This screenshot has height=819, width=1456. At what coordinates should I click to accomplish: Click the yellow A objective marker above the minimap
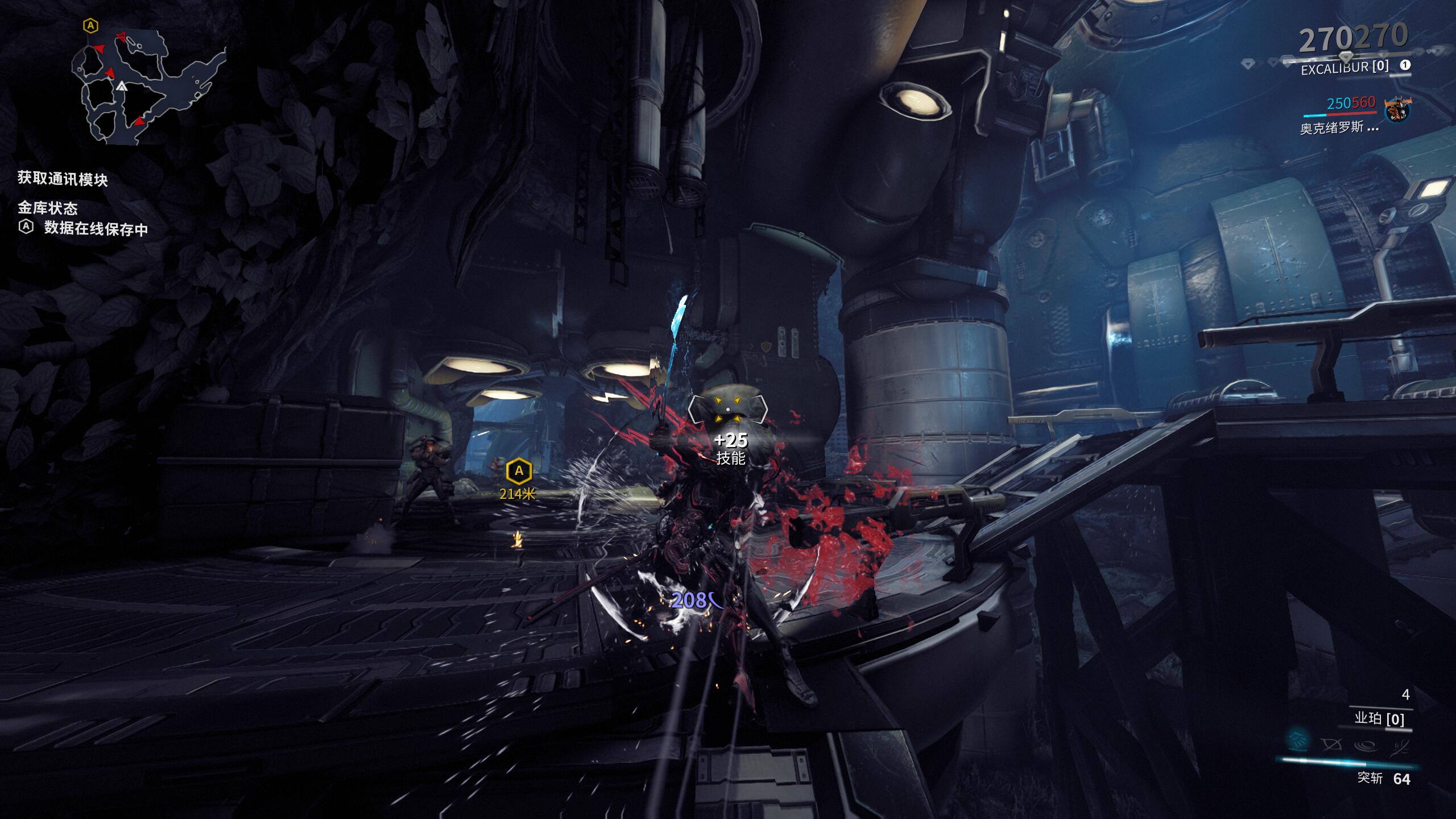[90, 26]
